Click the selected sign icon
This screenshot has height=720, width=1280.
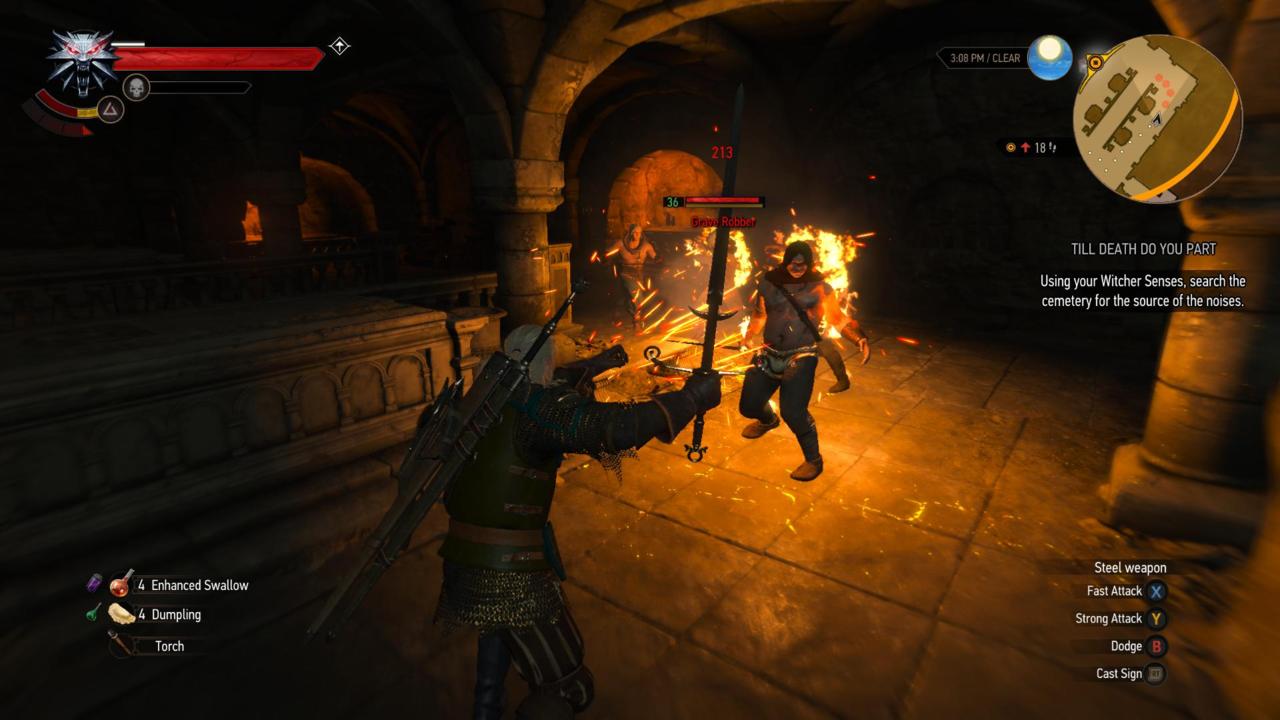[110, 110]
